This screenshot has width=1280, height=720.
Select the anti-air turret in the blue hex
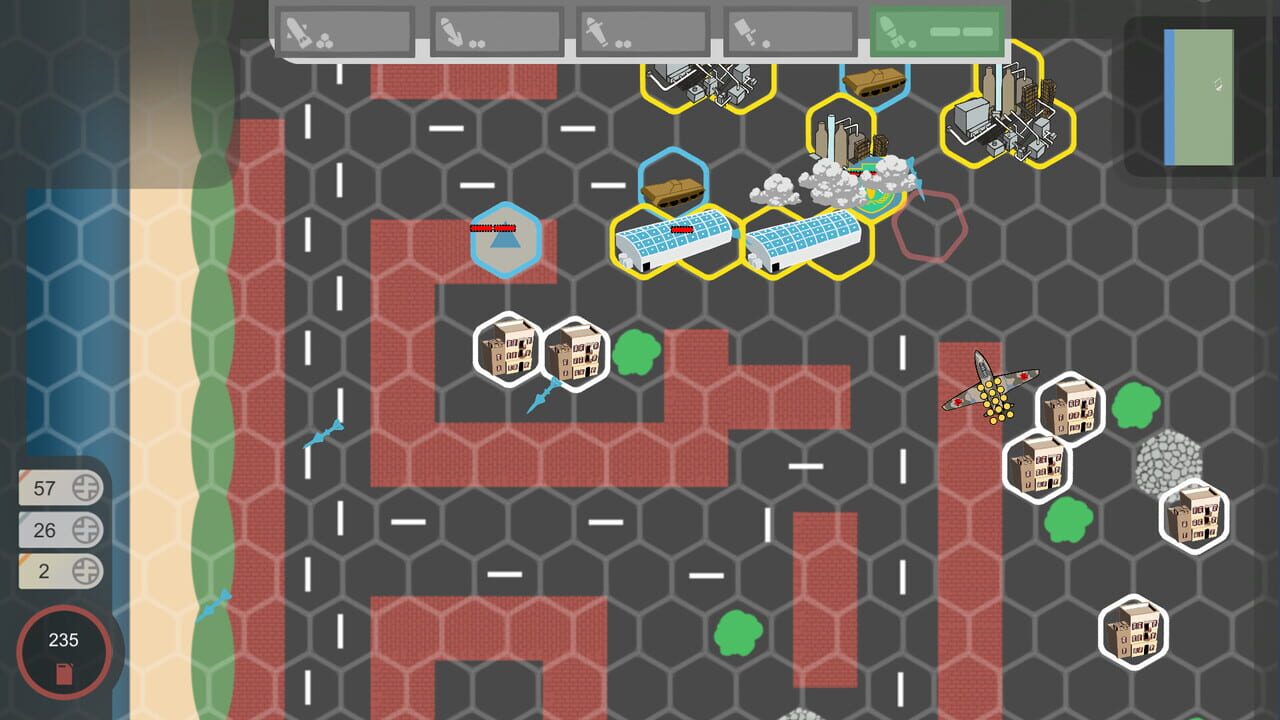(505, 238)
